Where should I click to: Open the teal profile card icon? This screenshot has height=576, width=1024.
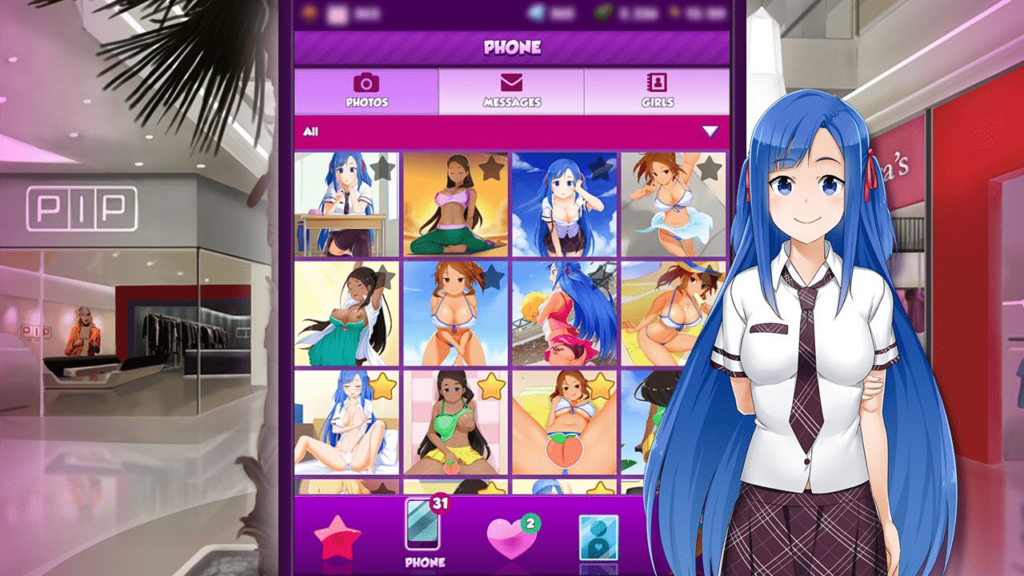598,537
